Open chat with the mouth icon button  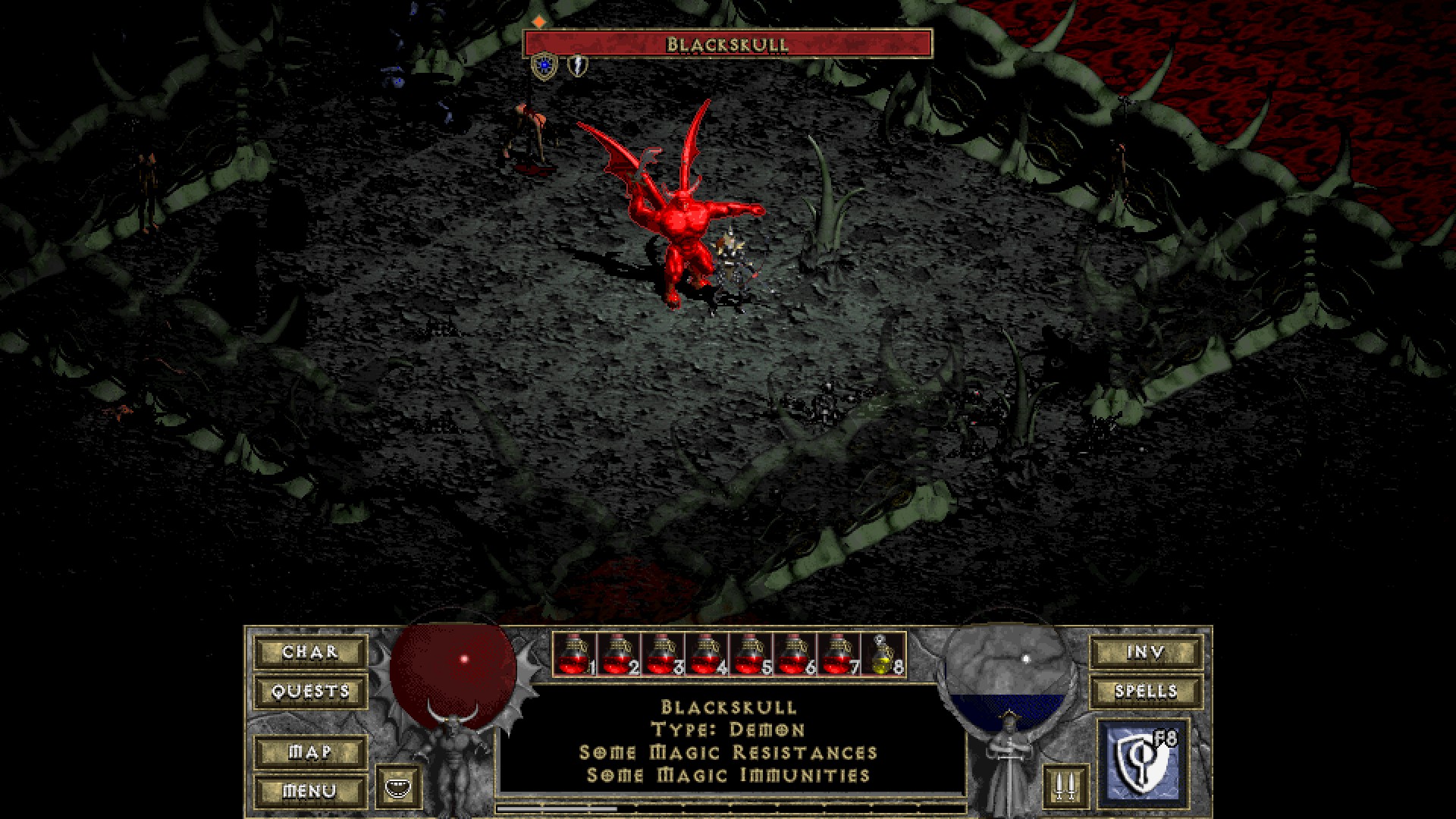[x=399, y=788]
